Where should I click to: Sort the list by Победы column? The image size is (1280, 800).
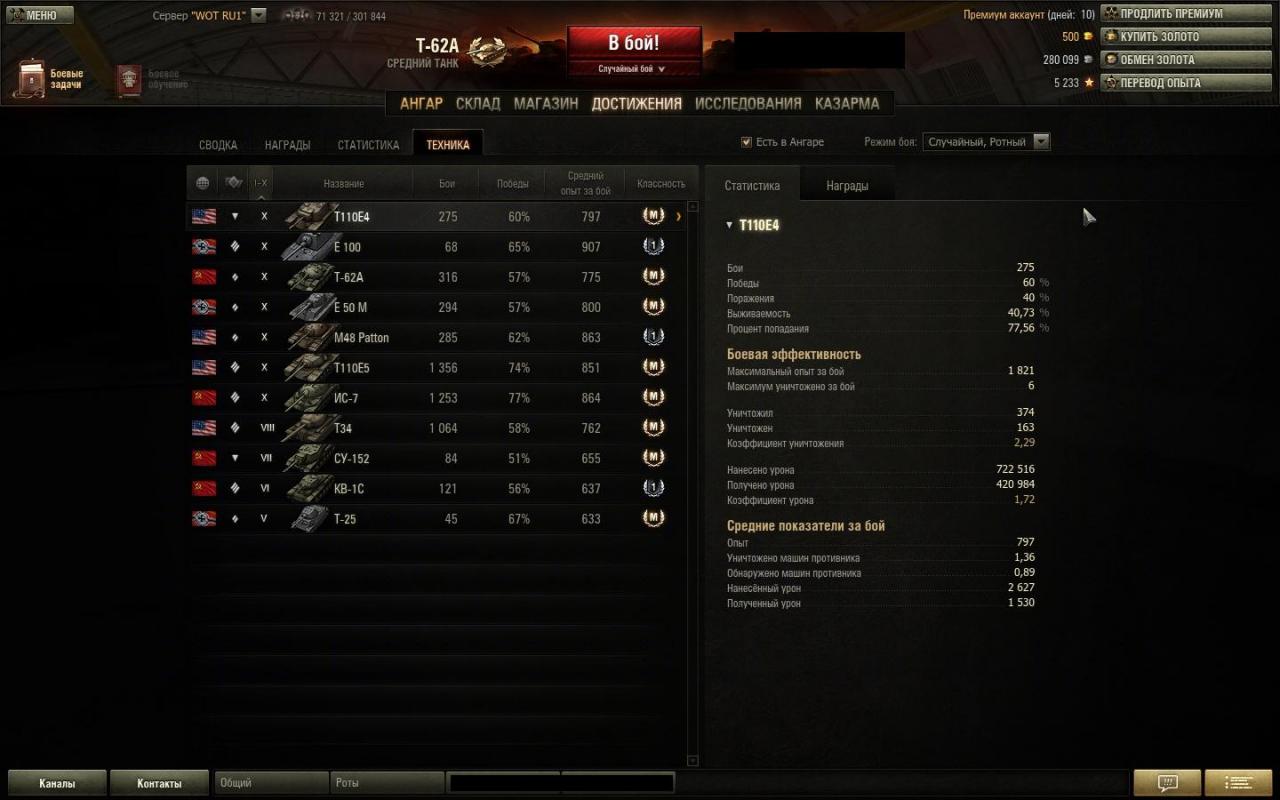tap(513, 184)
